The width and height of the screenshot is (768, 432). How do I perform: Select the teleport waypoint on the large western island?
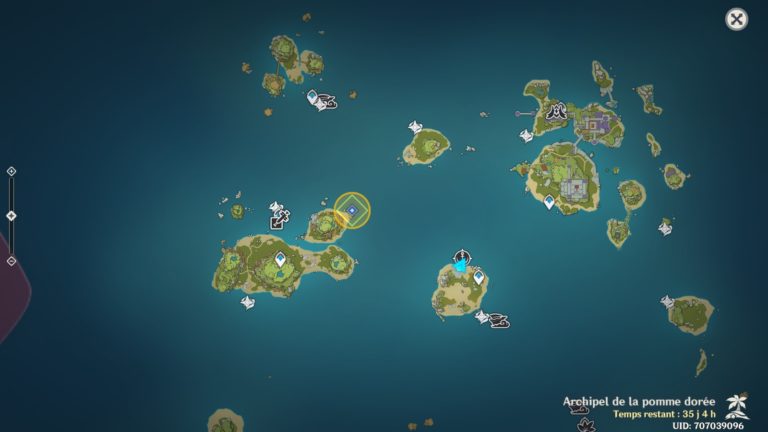click(280, 260)
